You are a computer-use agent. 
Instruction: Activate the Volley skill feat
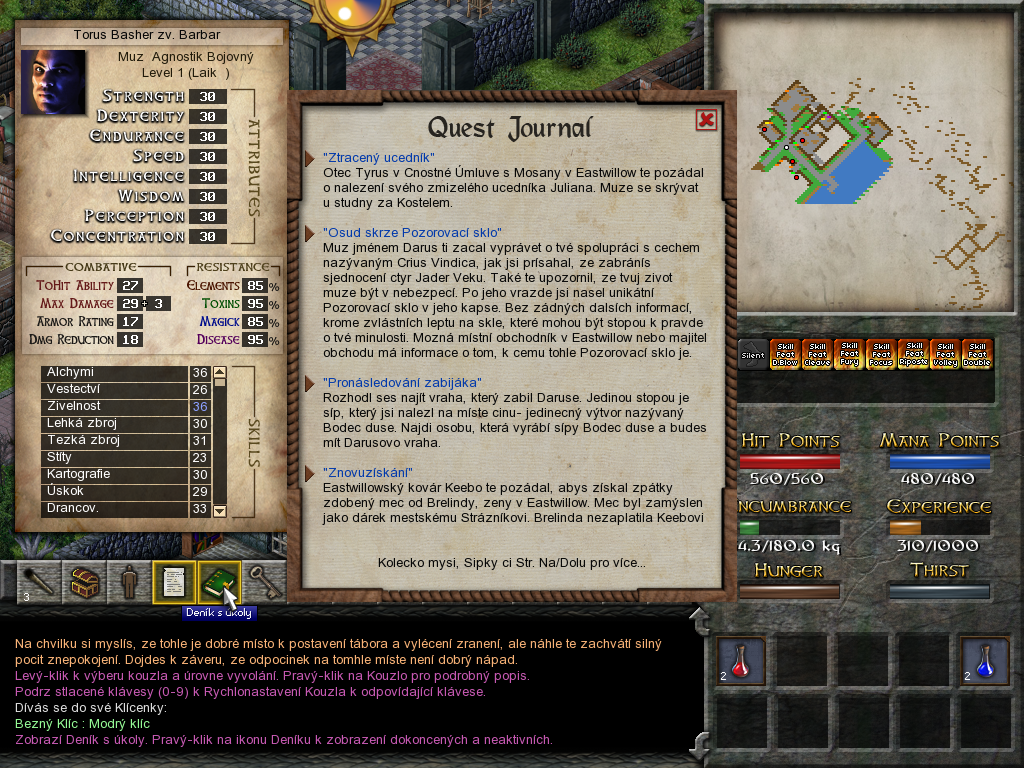(x=945, y=354)
